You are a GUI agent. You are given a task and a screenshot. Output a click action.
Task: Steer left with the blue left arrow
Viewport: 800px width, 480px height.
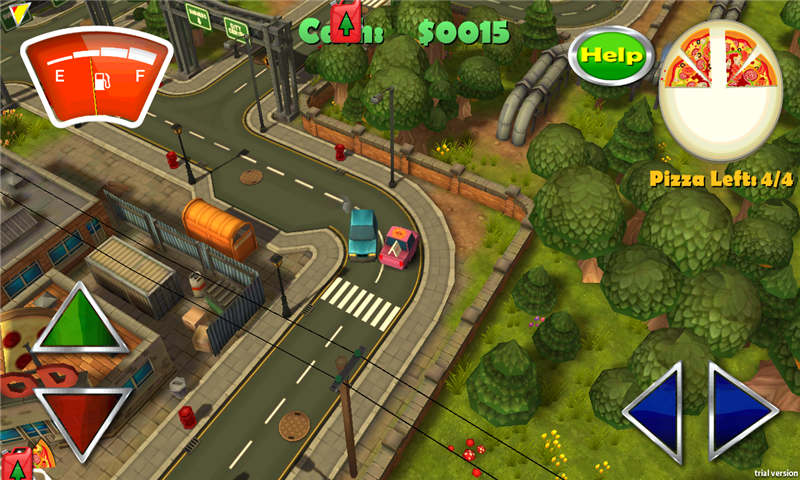point(658,410)
